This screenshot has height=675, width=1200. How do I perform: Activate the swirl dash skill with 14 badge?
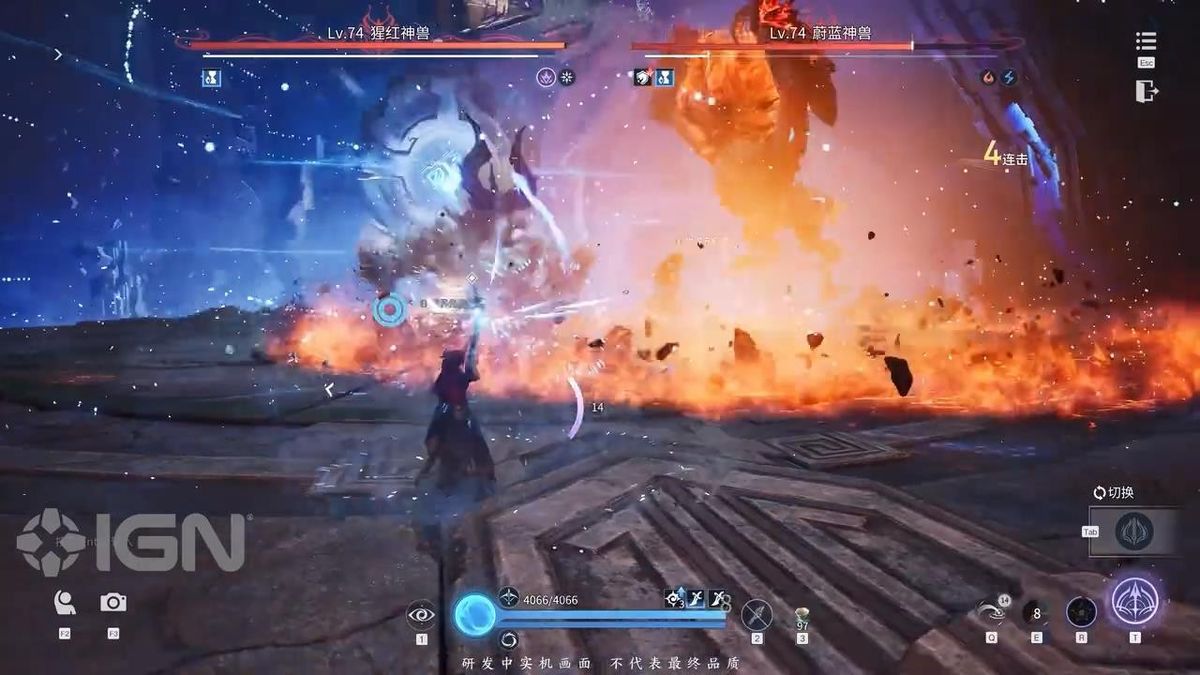(x=991, y=611)
